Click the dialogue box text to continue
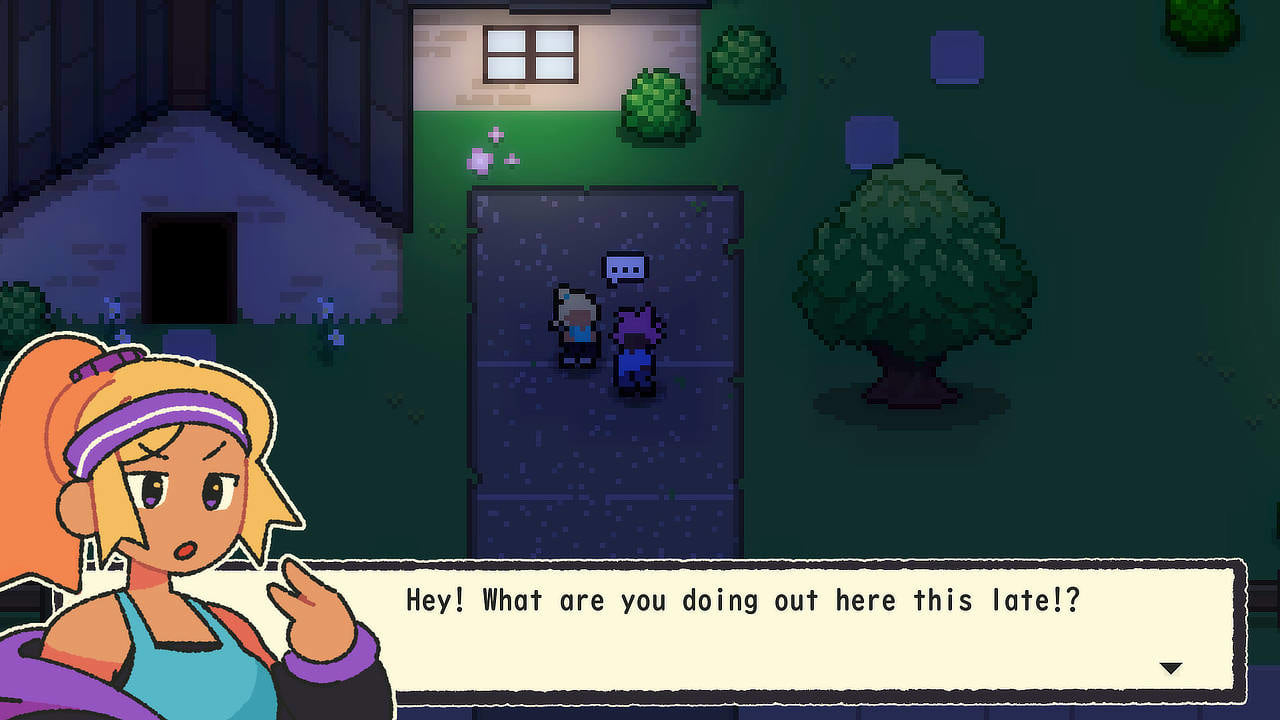Image resolution: width=1280 pixels, height=720 pixels. point(743,601)
